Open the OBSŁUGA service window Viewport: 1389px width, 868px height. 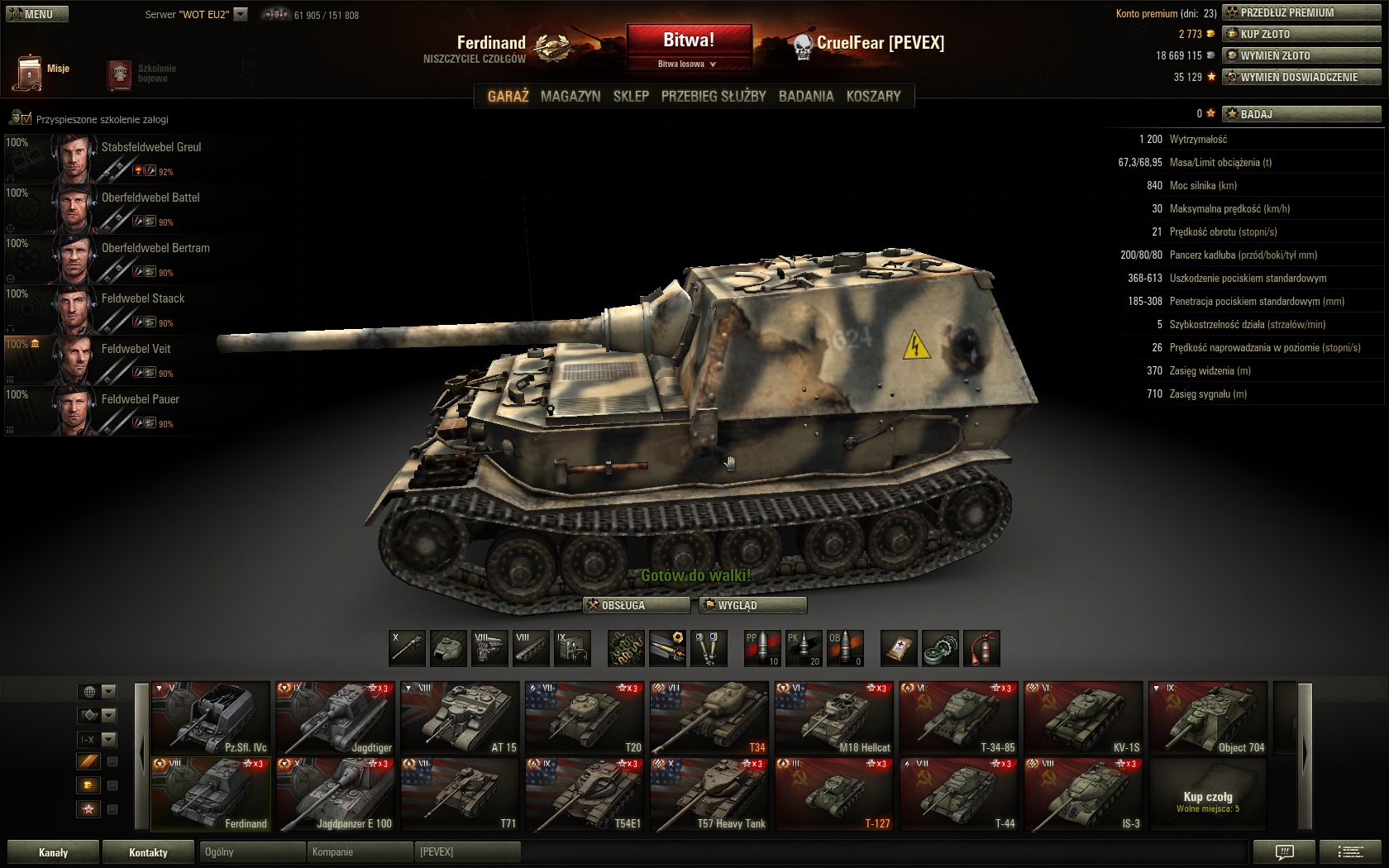point(636,605)
